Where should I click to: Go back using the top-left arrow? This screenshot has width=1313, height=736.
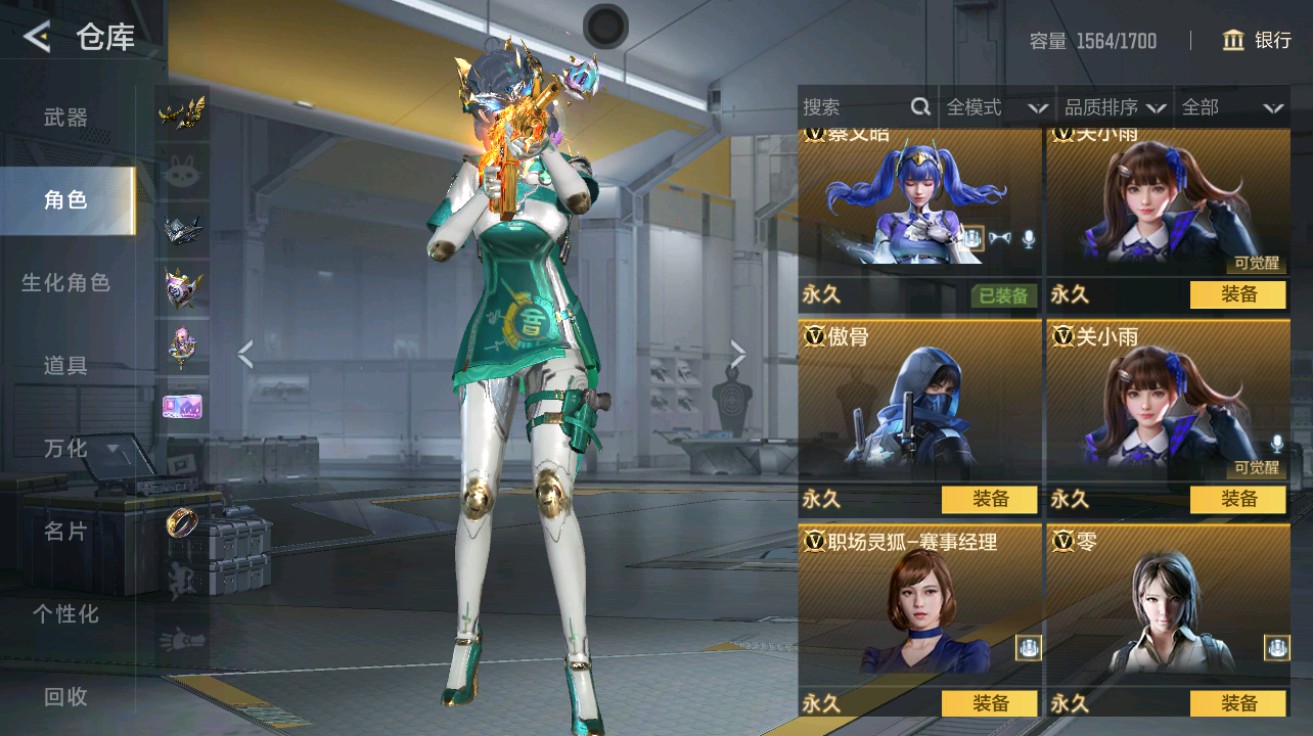[38, 38]
